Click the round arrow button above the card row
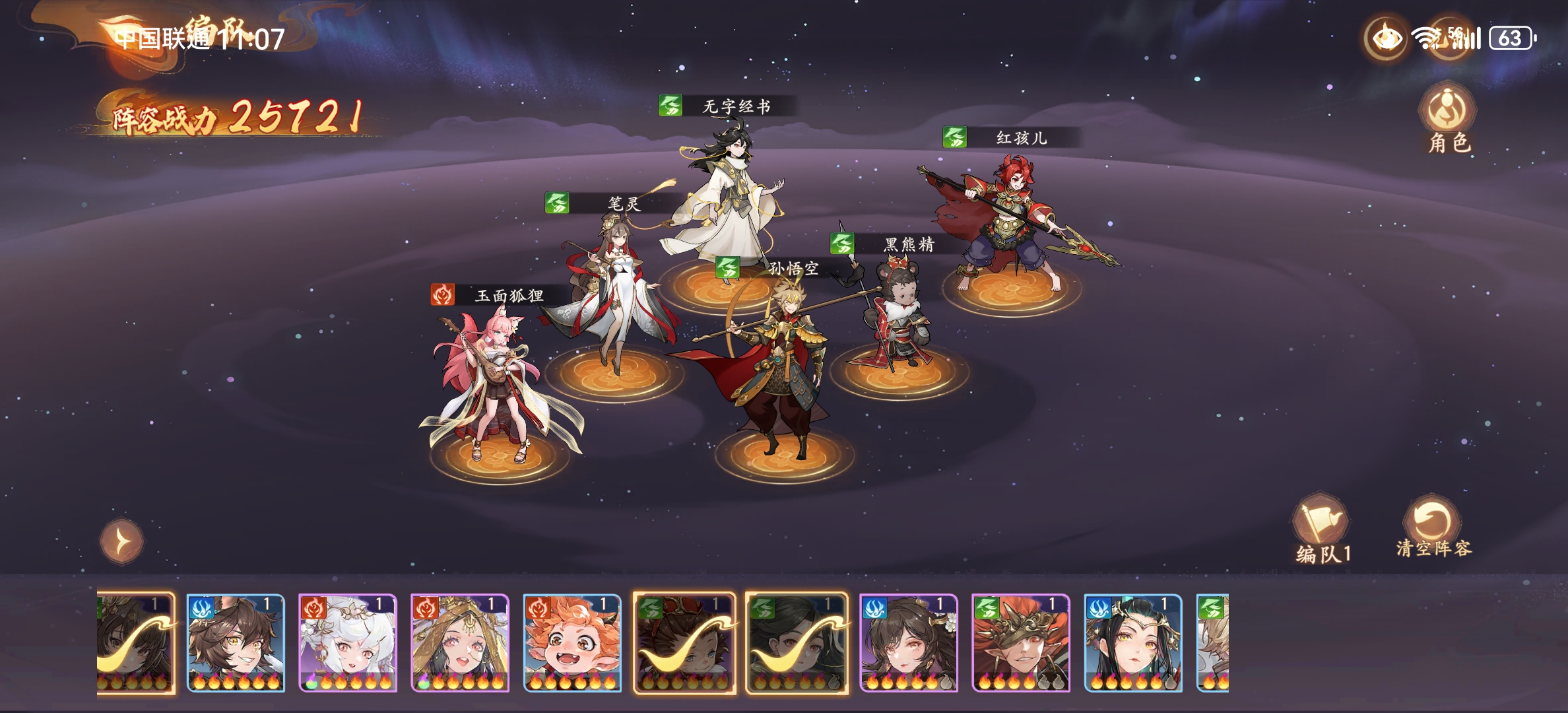 click(121, 541)
